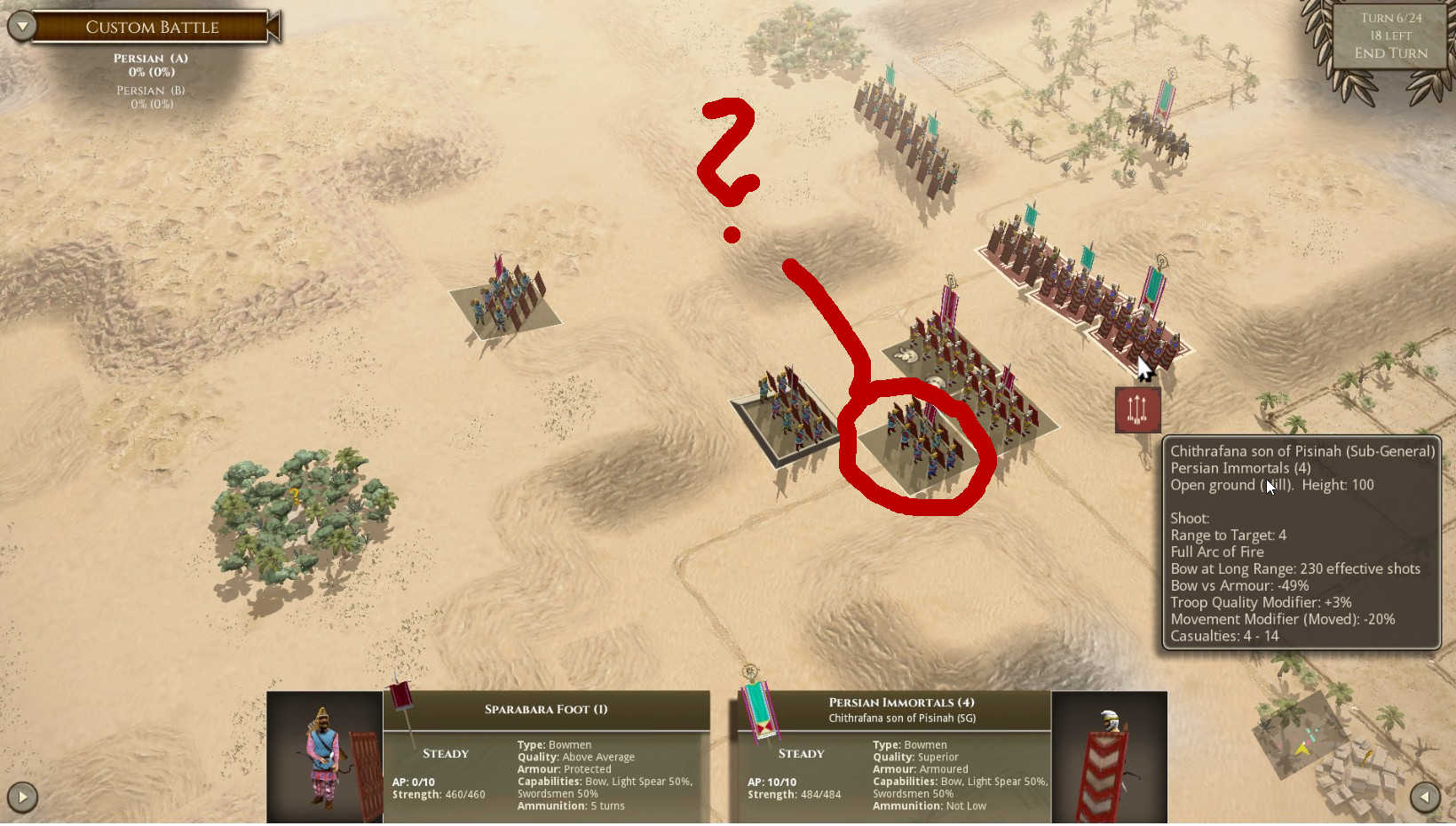Select the previous-unit arrow at bottom left
Screen dimensions: 1456x826
pos(21,797)
